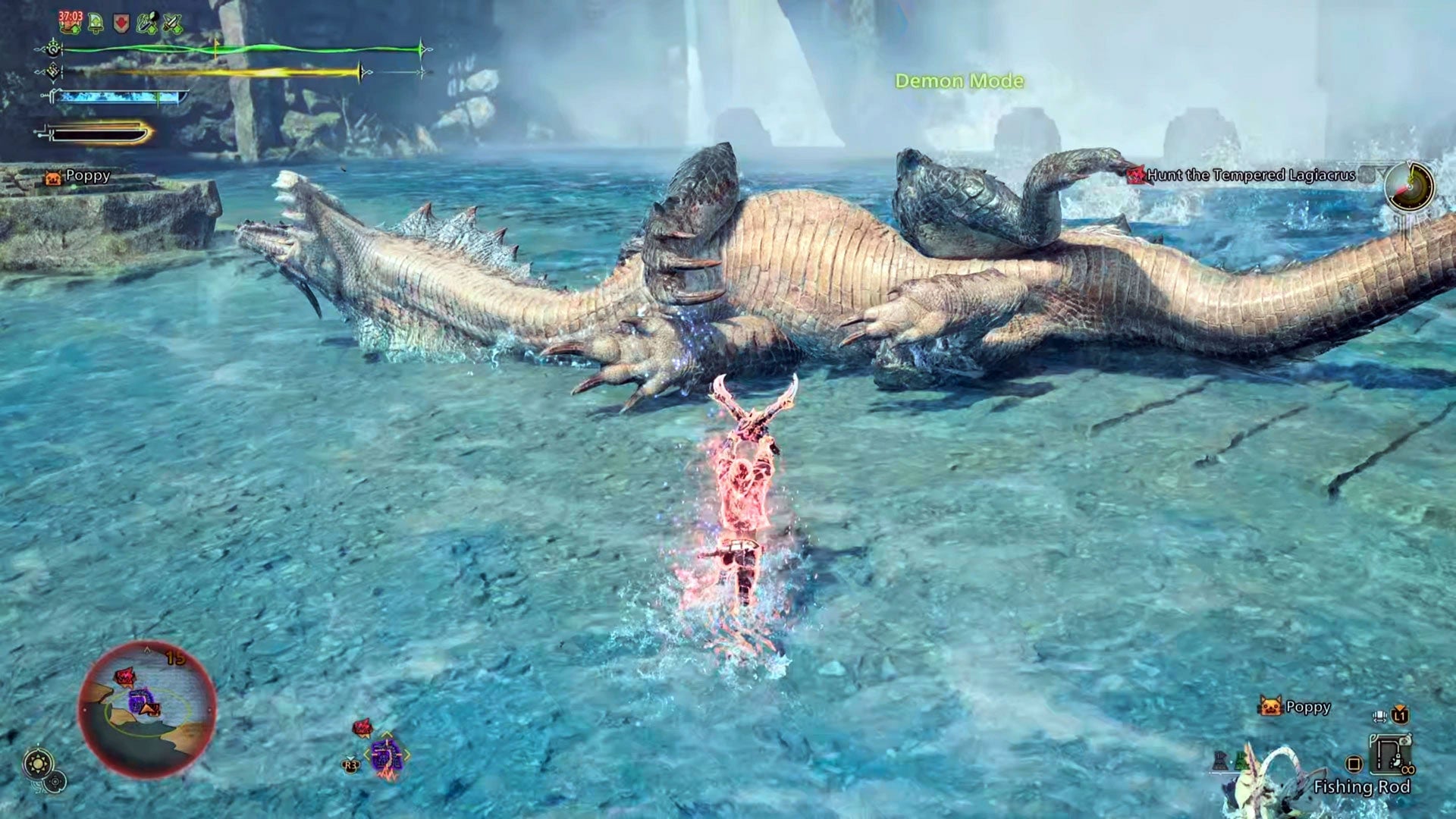This screenshot has height=819, width=1456.
Task: Toggle the Demon Mode indicator
Action: click(x=960, y=80)
